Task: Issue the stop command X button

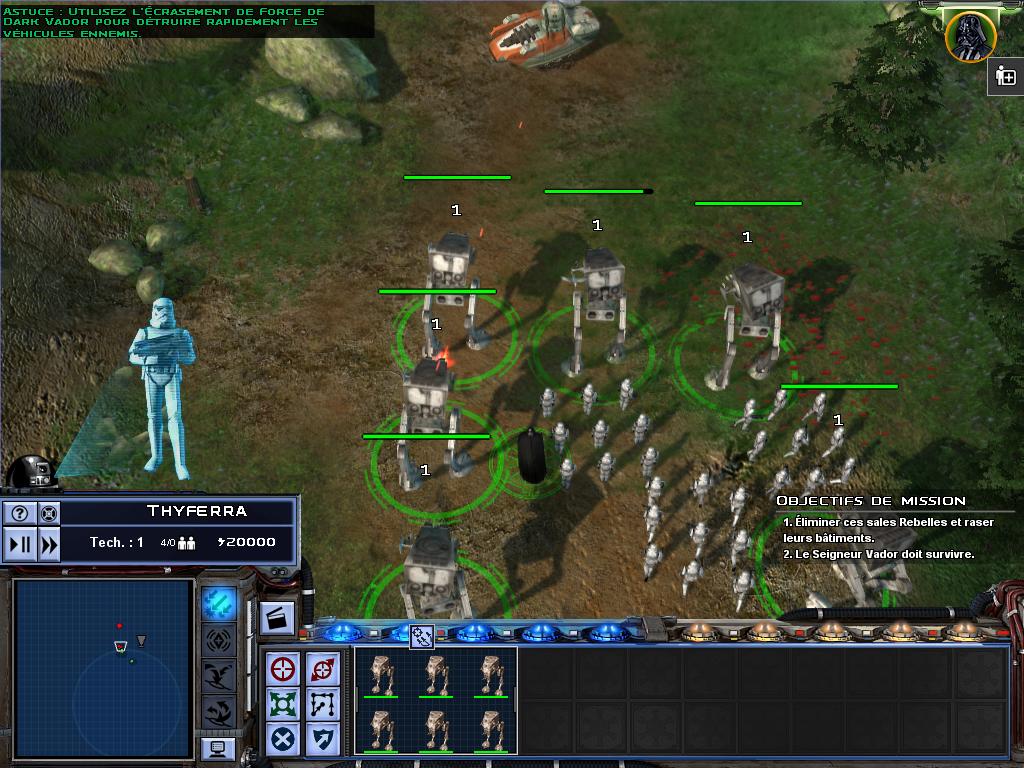Action: 283,739
